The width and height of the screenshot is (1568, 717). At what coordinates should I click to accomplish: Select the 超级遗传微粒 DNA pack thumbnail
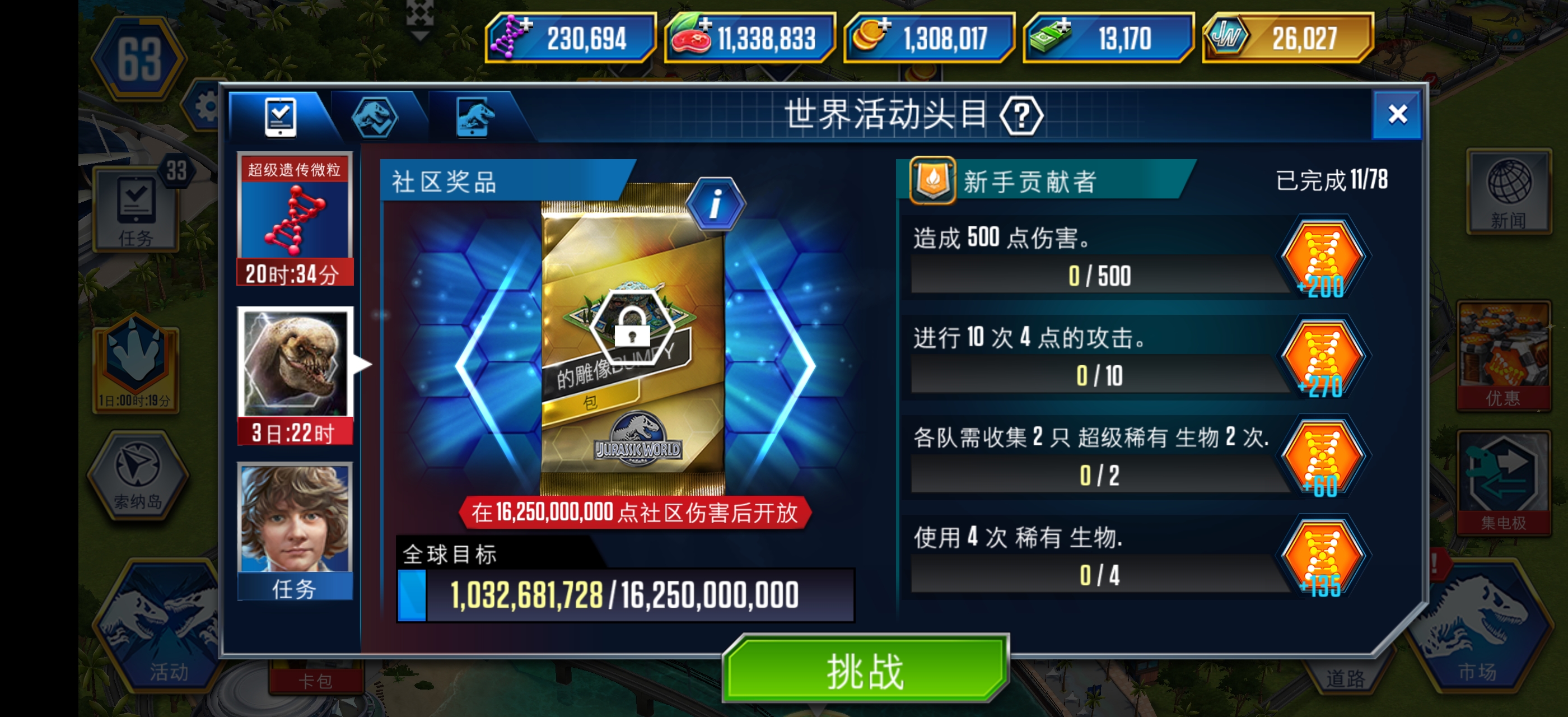click(x=295, y=219)
